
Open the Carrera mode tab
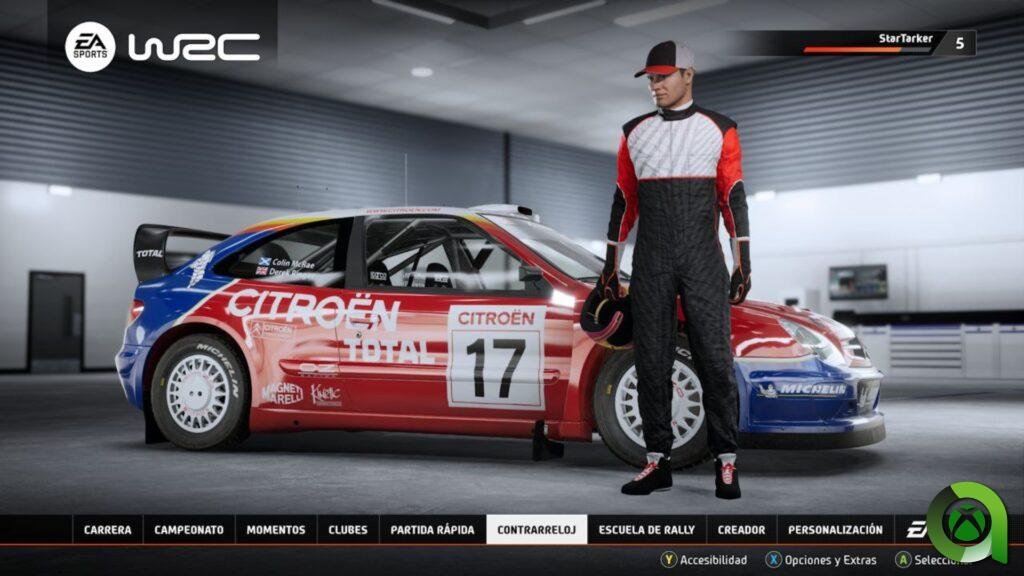click(x=107, y=530)
